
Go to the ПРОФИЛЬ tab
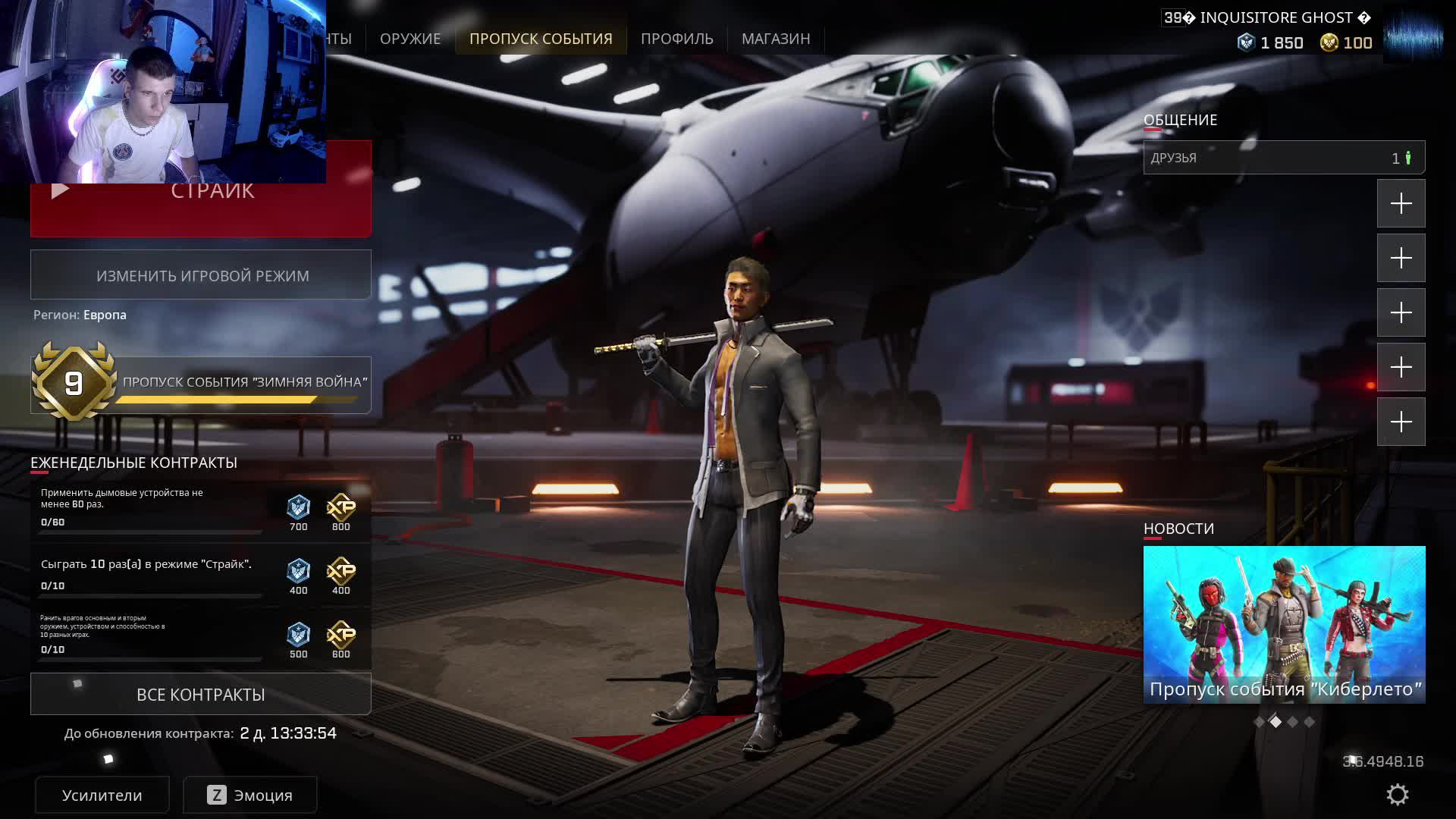tap(676, 39)
